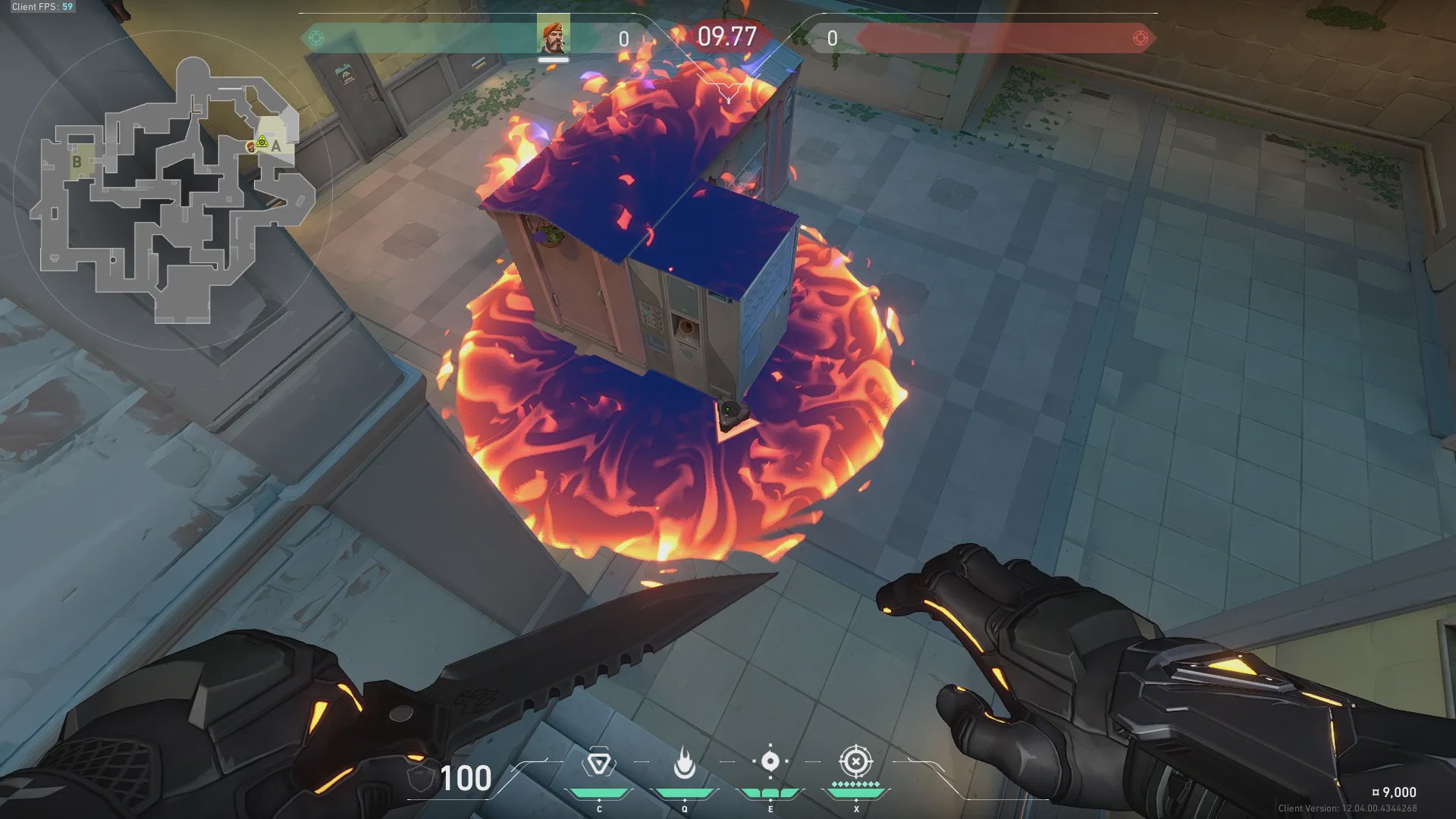Select the B site marker on minimap

click(77, 162)
